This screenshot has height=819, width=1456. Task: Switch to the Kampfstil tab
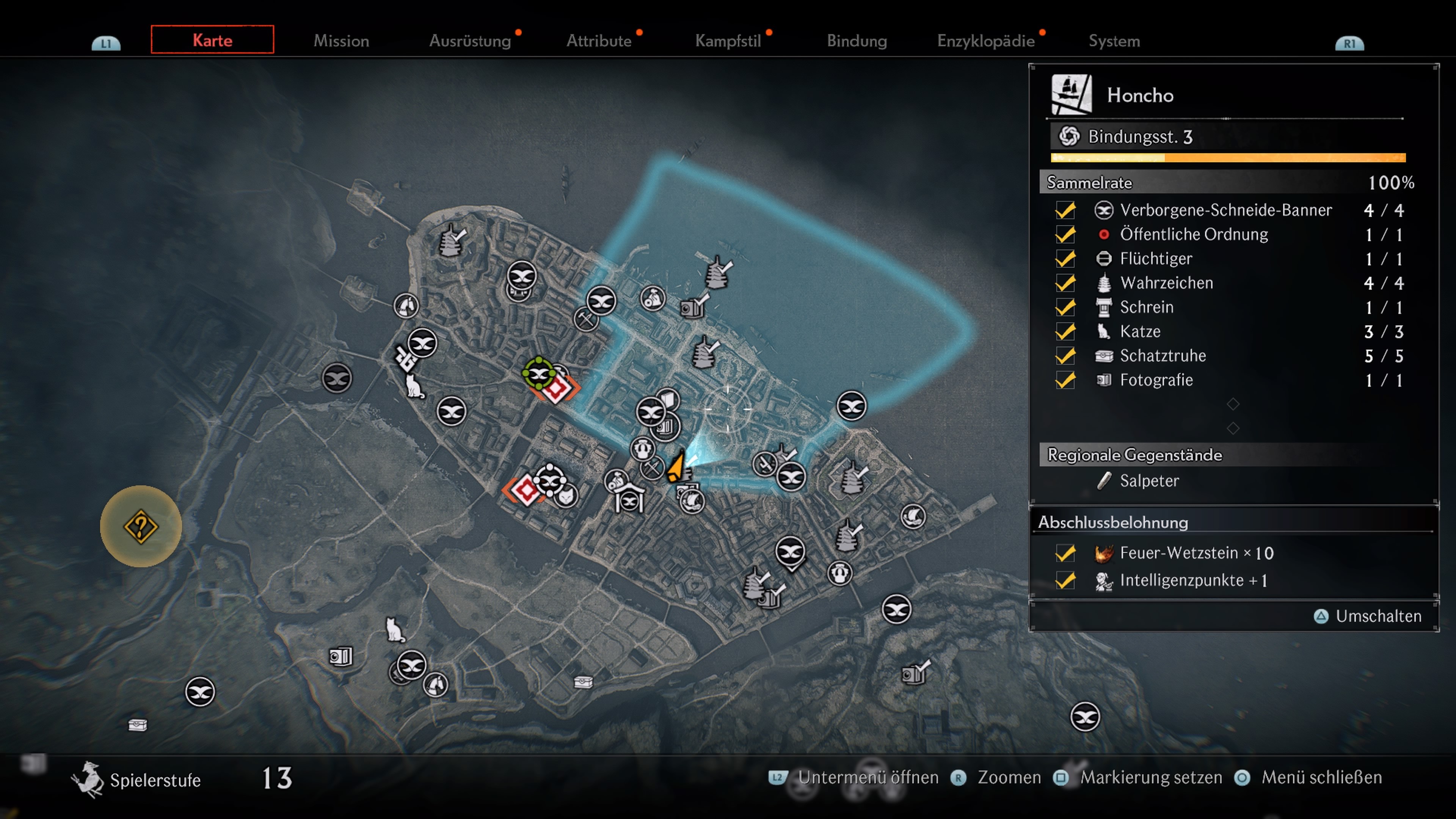point(728,41)
